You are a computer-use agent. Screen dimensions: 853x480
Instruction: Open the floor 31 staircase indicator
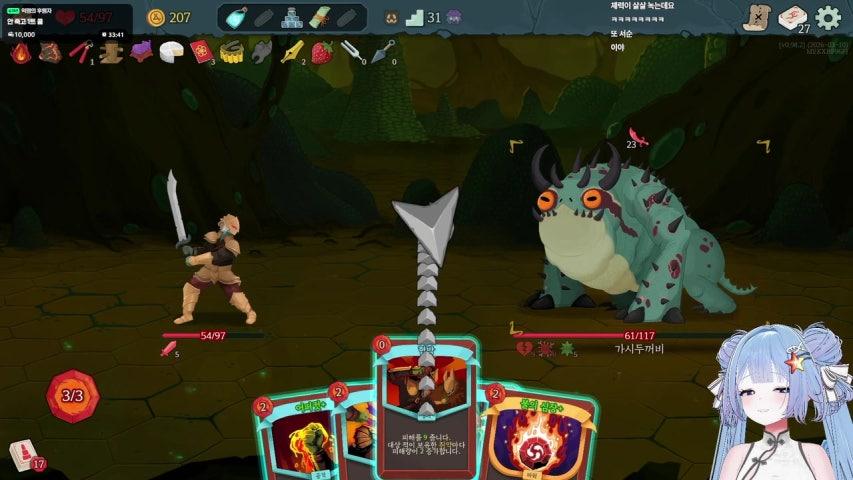(413, 17)
